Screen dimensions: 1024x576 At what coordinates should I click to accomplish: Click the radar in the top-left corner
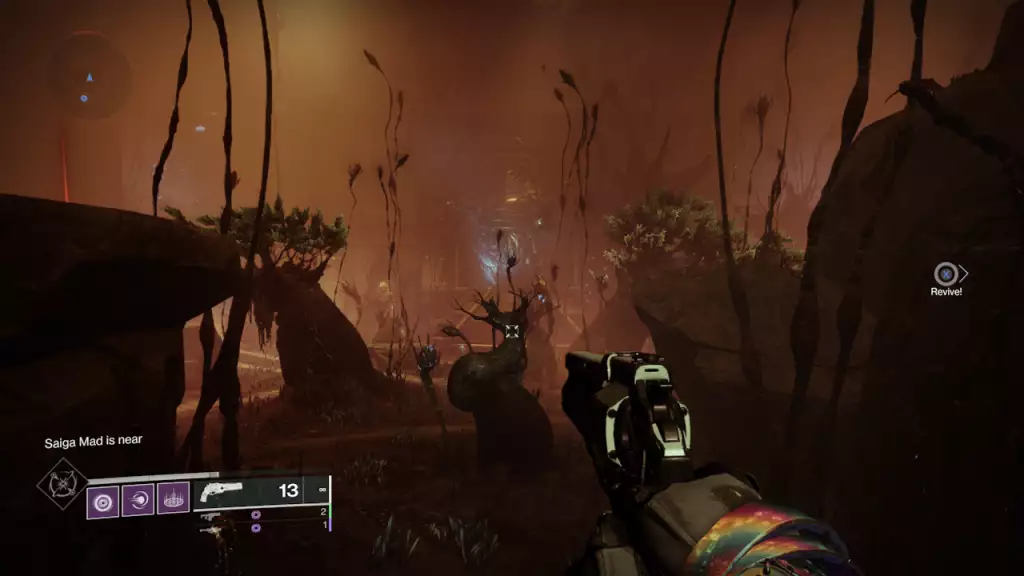(90, 75)
